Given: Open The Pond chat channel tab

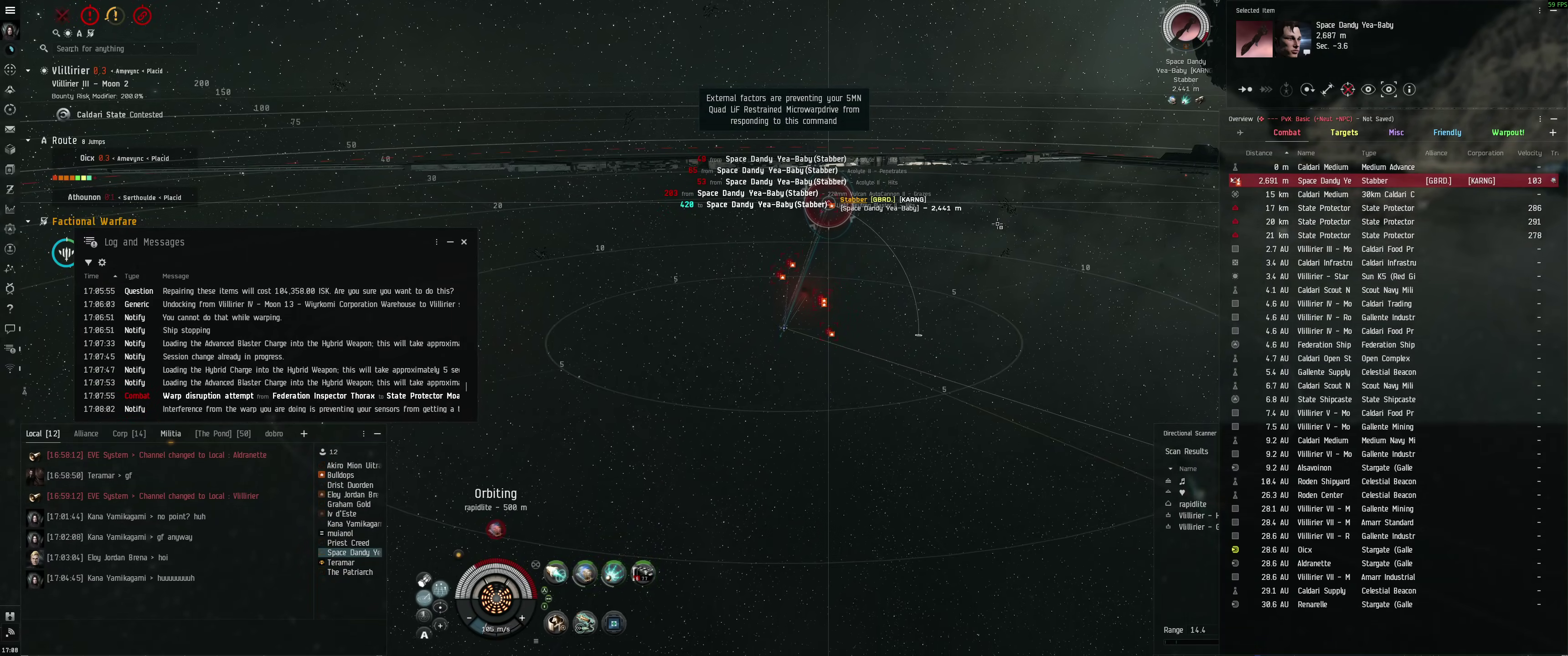Looking at the screenshot, I should click(x=222, y=434).
